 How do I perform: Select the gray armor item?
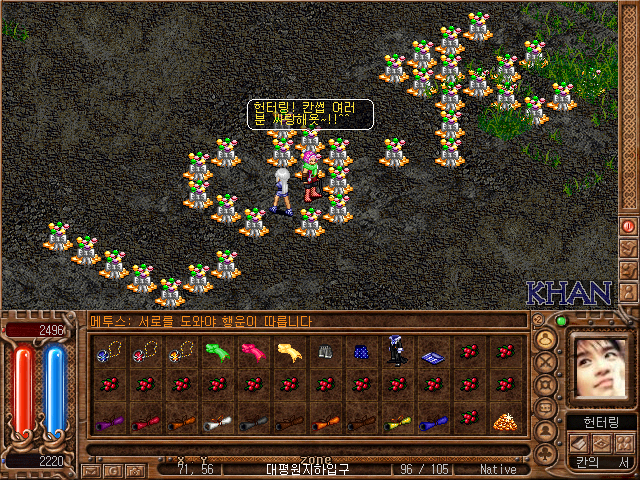click(x=324, y=351)
